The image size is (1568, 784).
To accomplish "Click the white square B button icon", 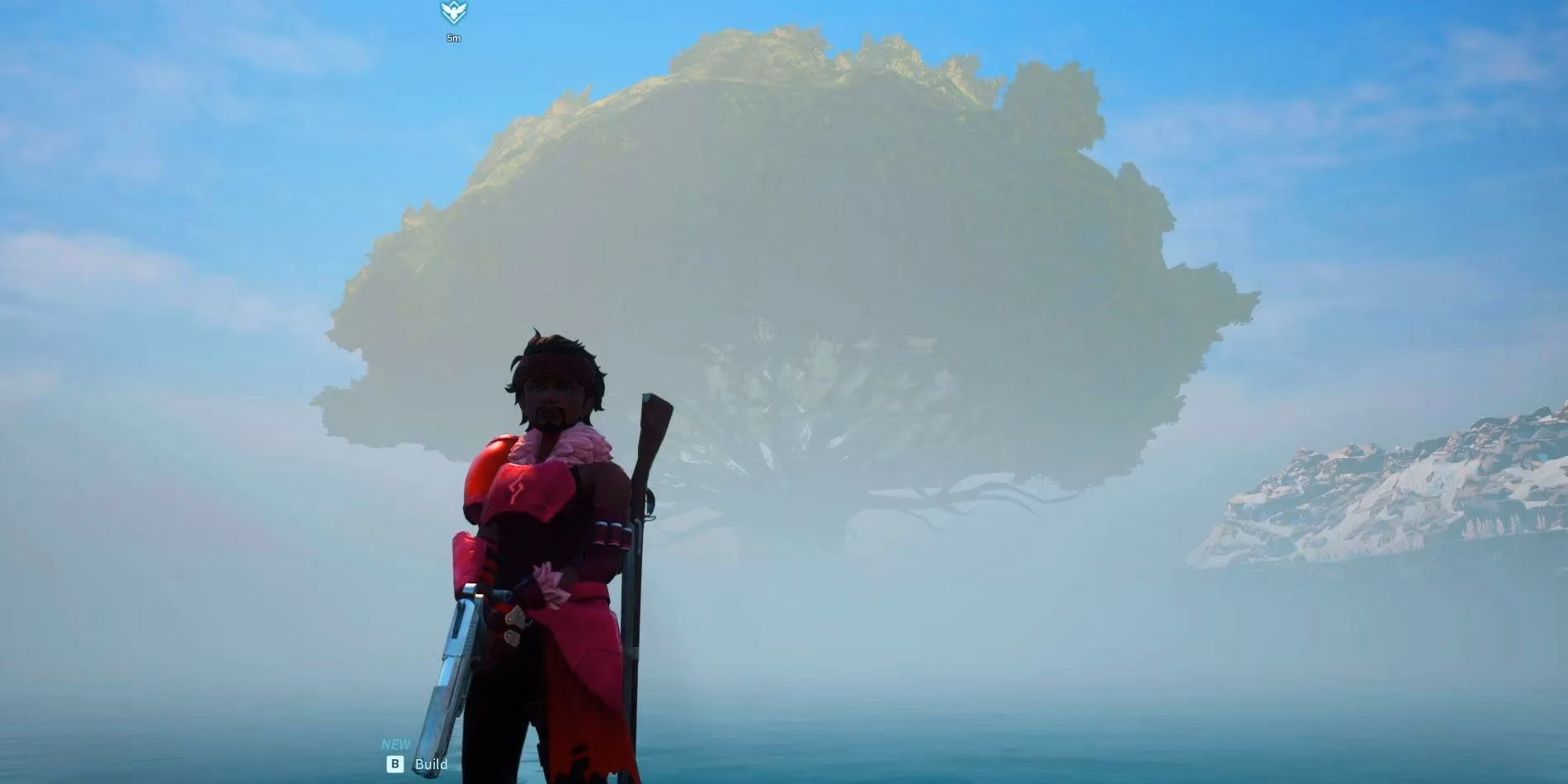I will coord(395,764).
